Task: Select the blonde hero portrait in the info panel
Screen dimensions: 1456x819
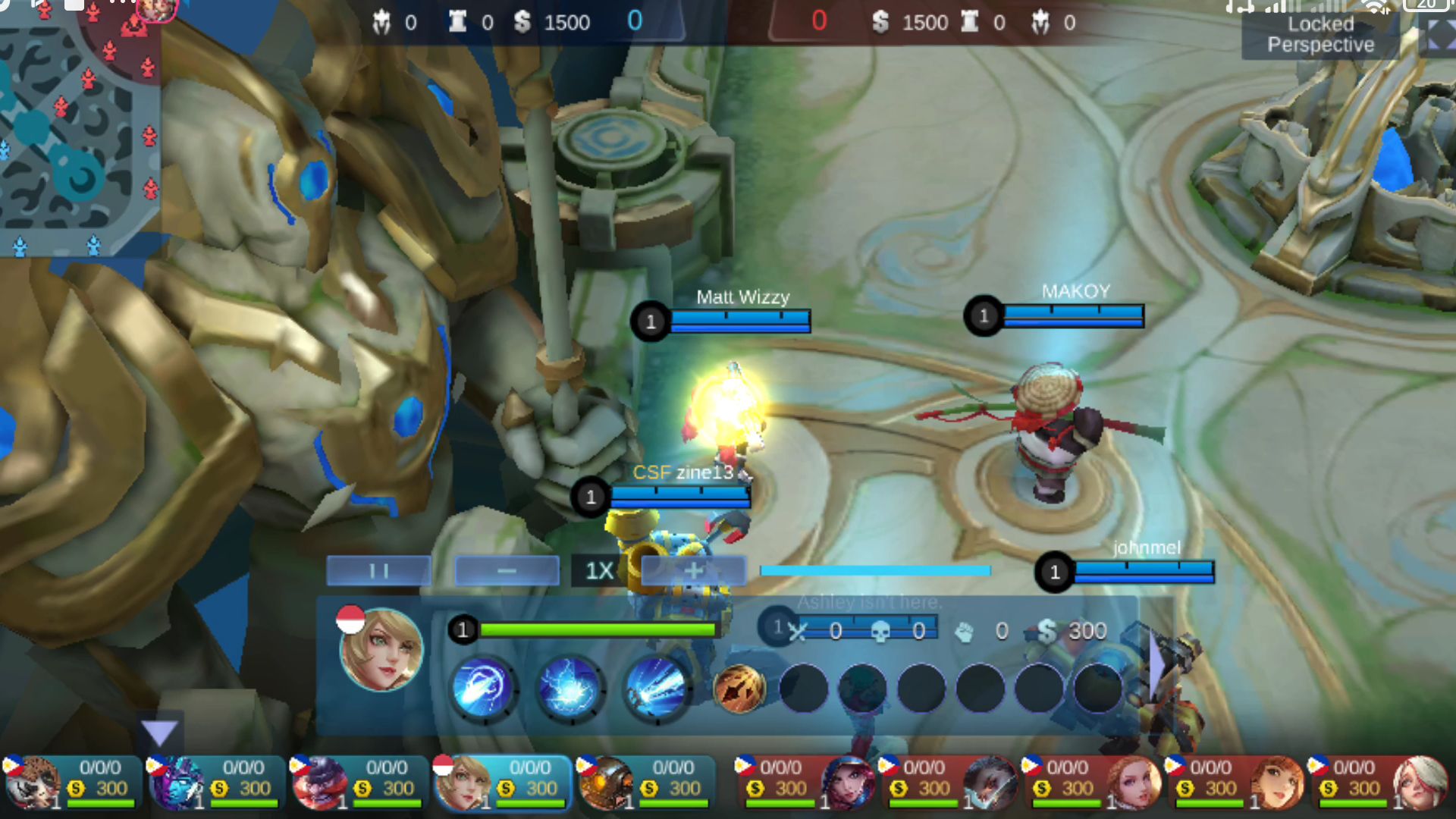Action: click(381, 650)
